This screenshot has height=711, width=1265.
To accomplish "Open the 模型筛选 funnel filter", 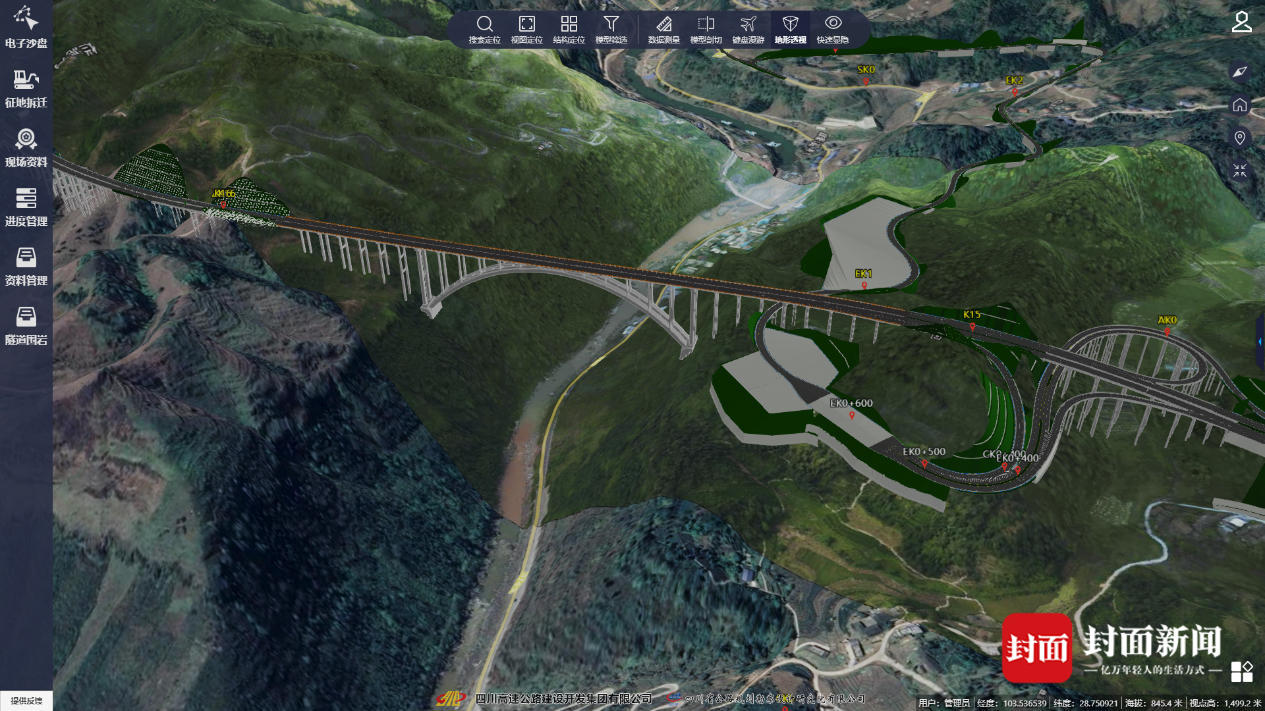I will pos(611,28).
